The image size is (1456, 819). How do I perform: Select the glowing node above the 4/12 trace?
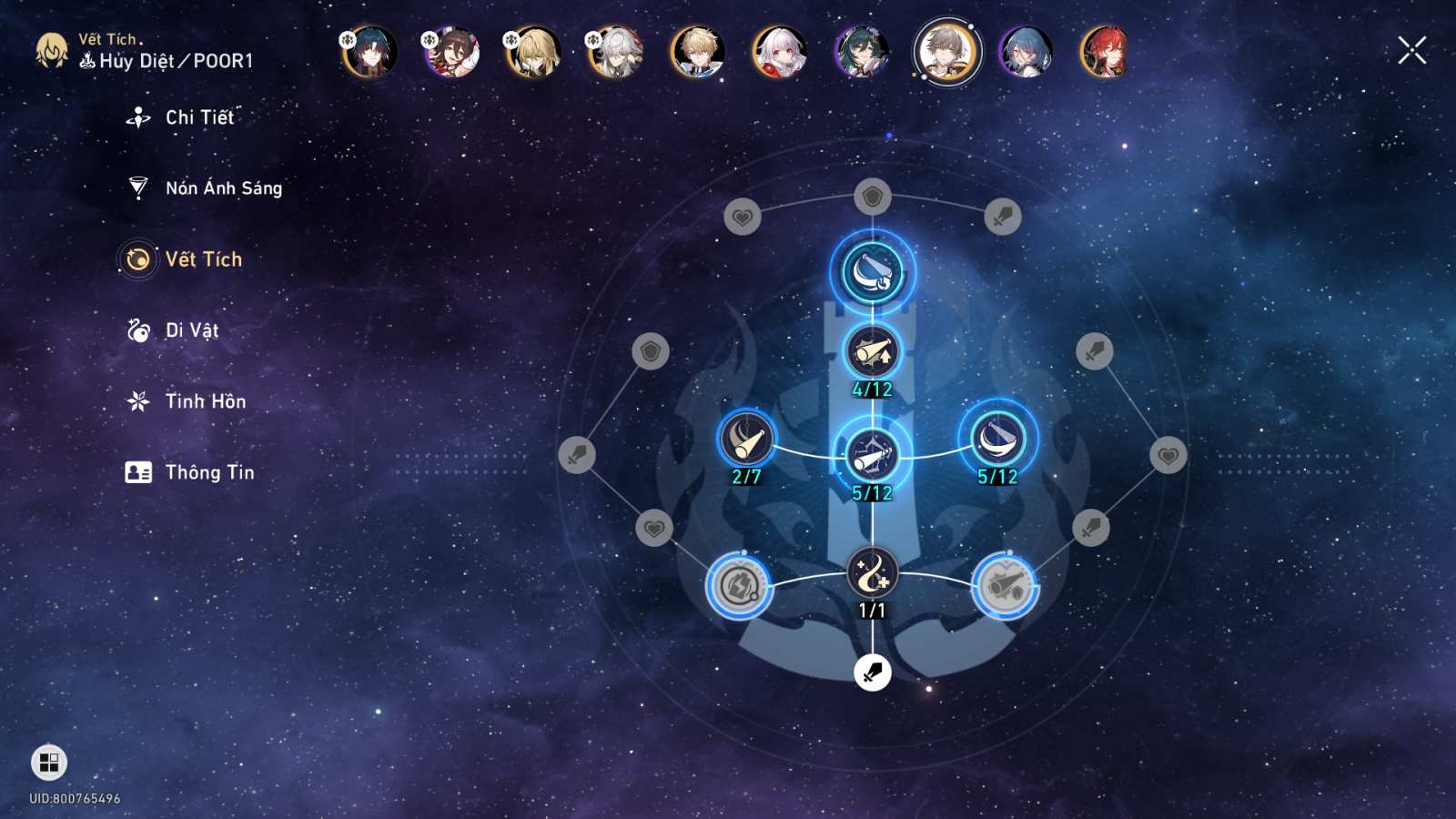(x=872, y=272)
